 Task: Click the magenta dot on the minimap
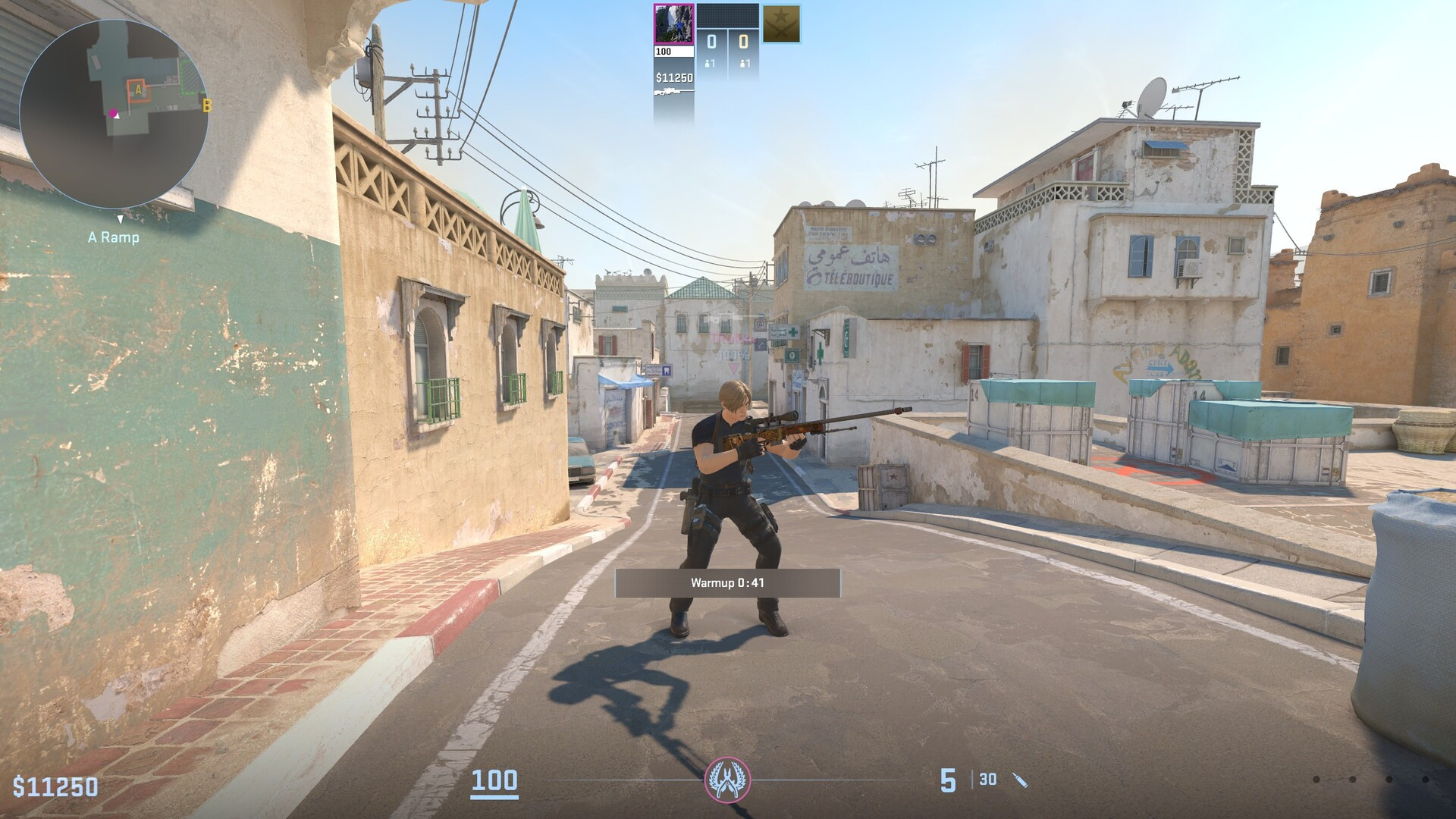point(114,113)
